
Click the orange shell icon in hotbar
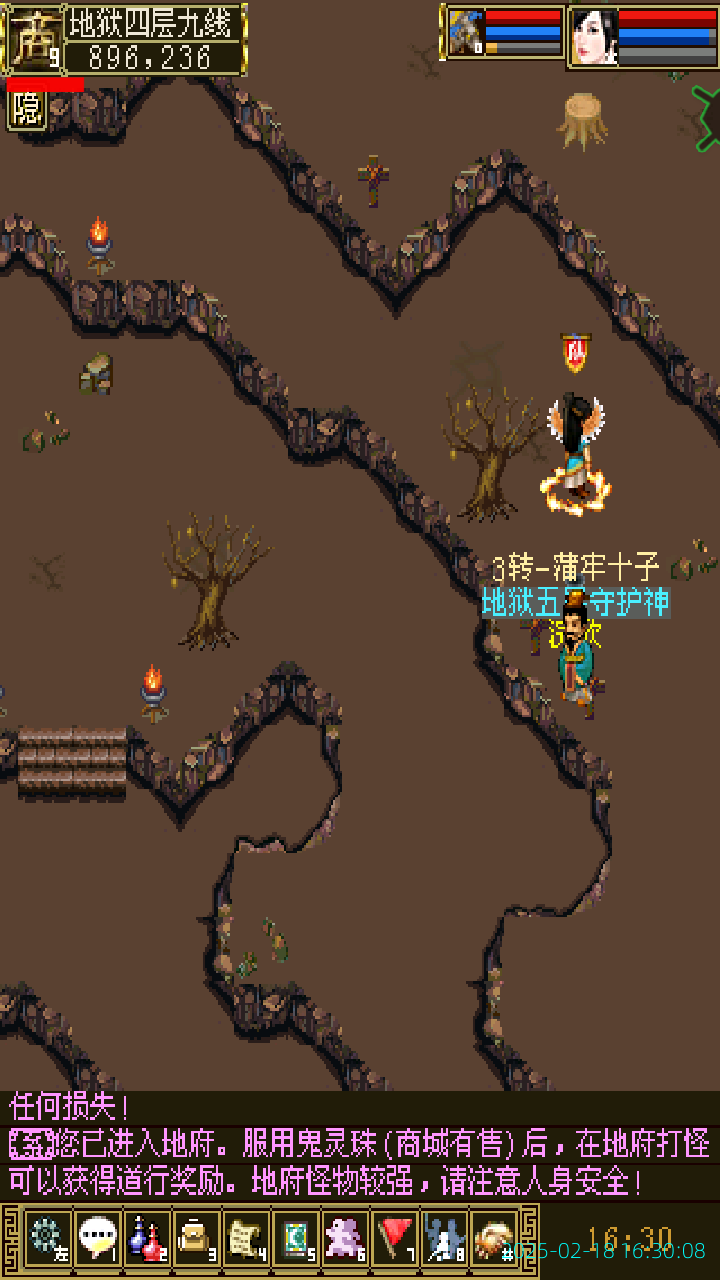pos(494,1237)
